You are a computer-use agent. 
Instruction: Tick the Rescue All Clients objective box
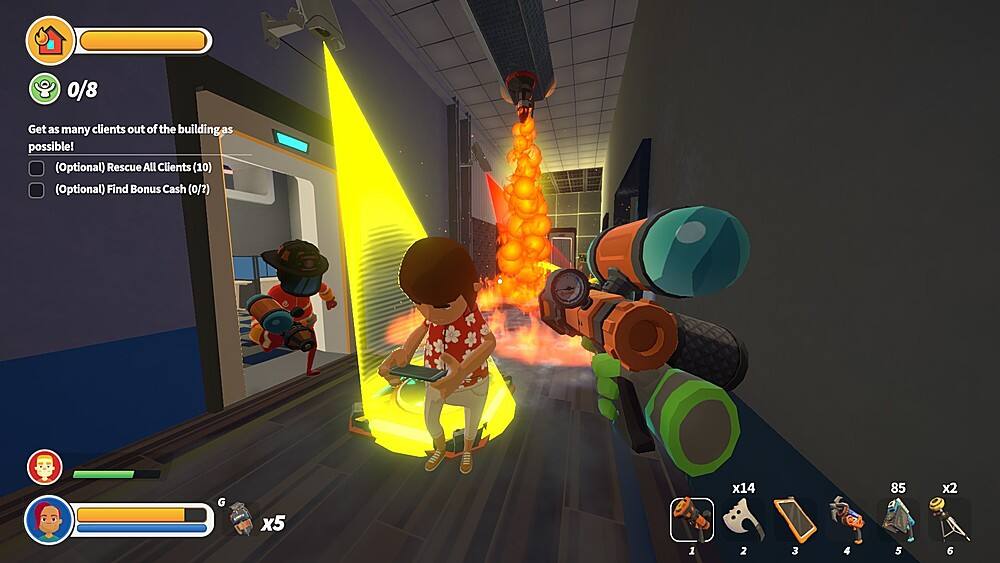tap(37, 168)
